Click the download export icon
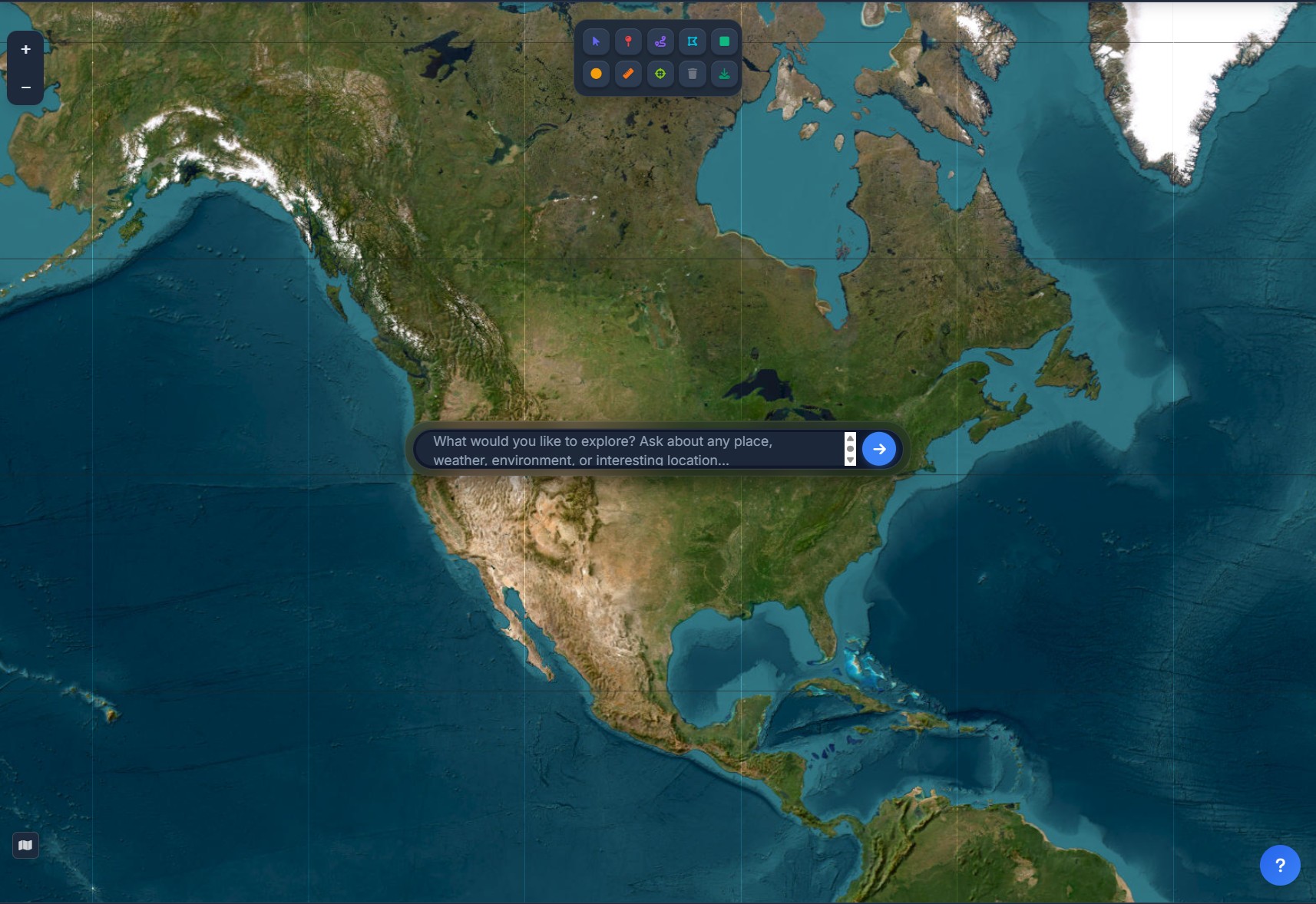Viewport: 1316px width, 904px height. coord(726,74)
